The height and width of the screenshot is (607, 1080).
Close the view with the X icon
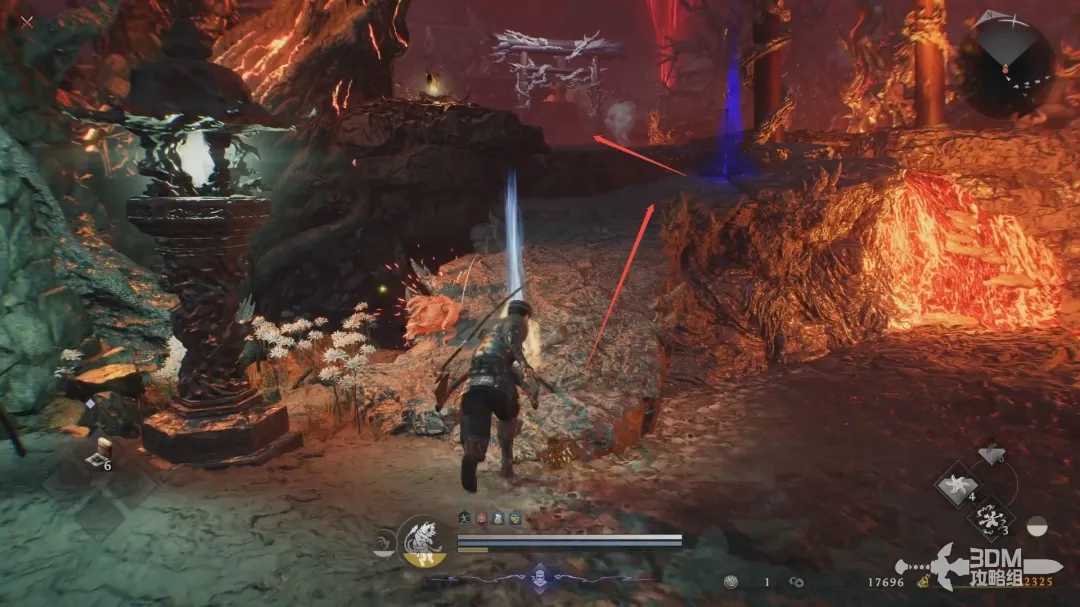[27, 21]
